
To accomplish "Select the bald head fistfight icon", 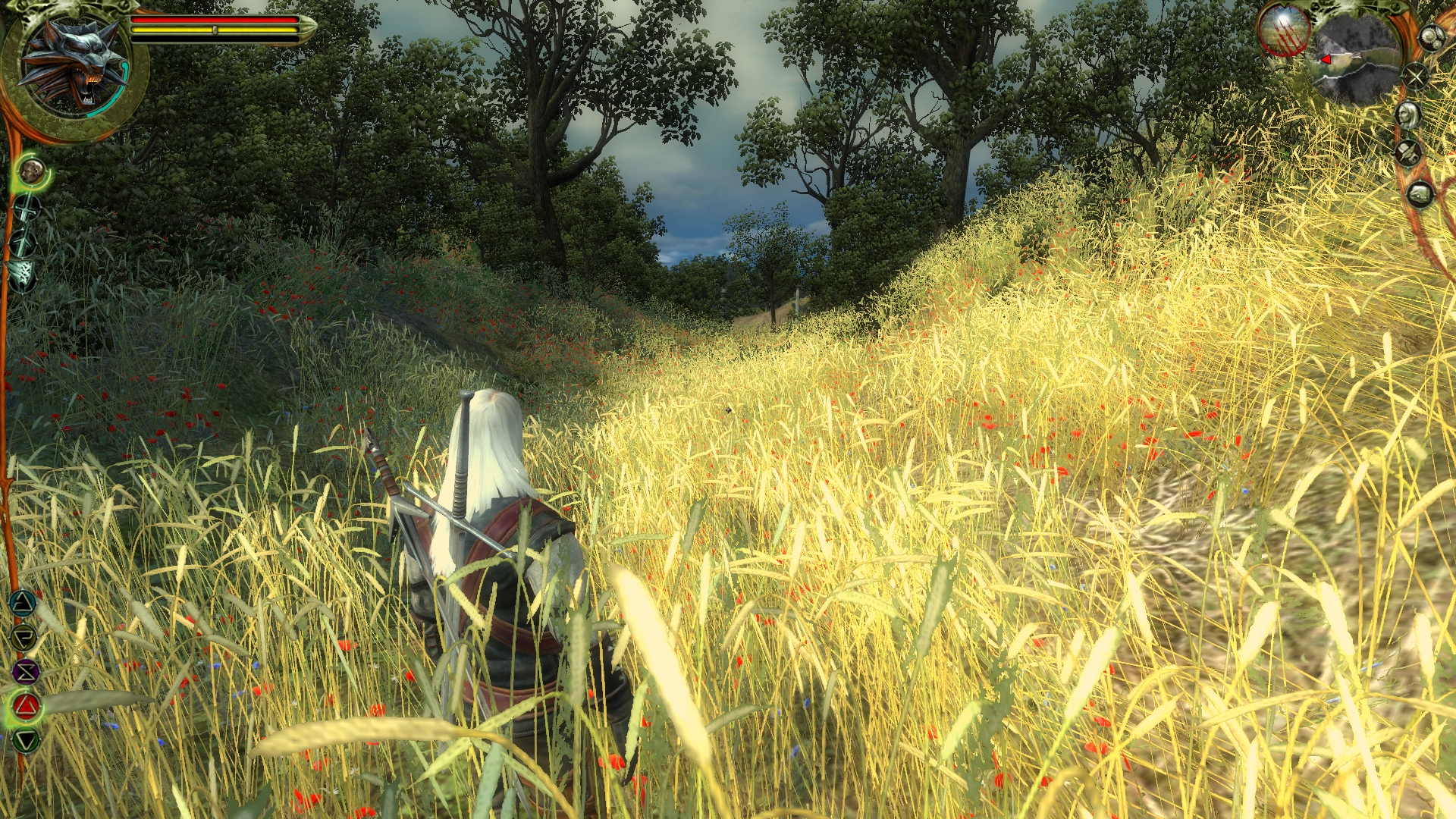I will (32, 171).
